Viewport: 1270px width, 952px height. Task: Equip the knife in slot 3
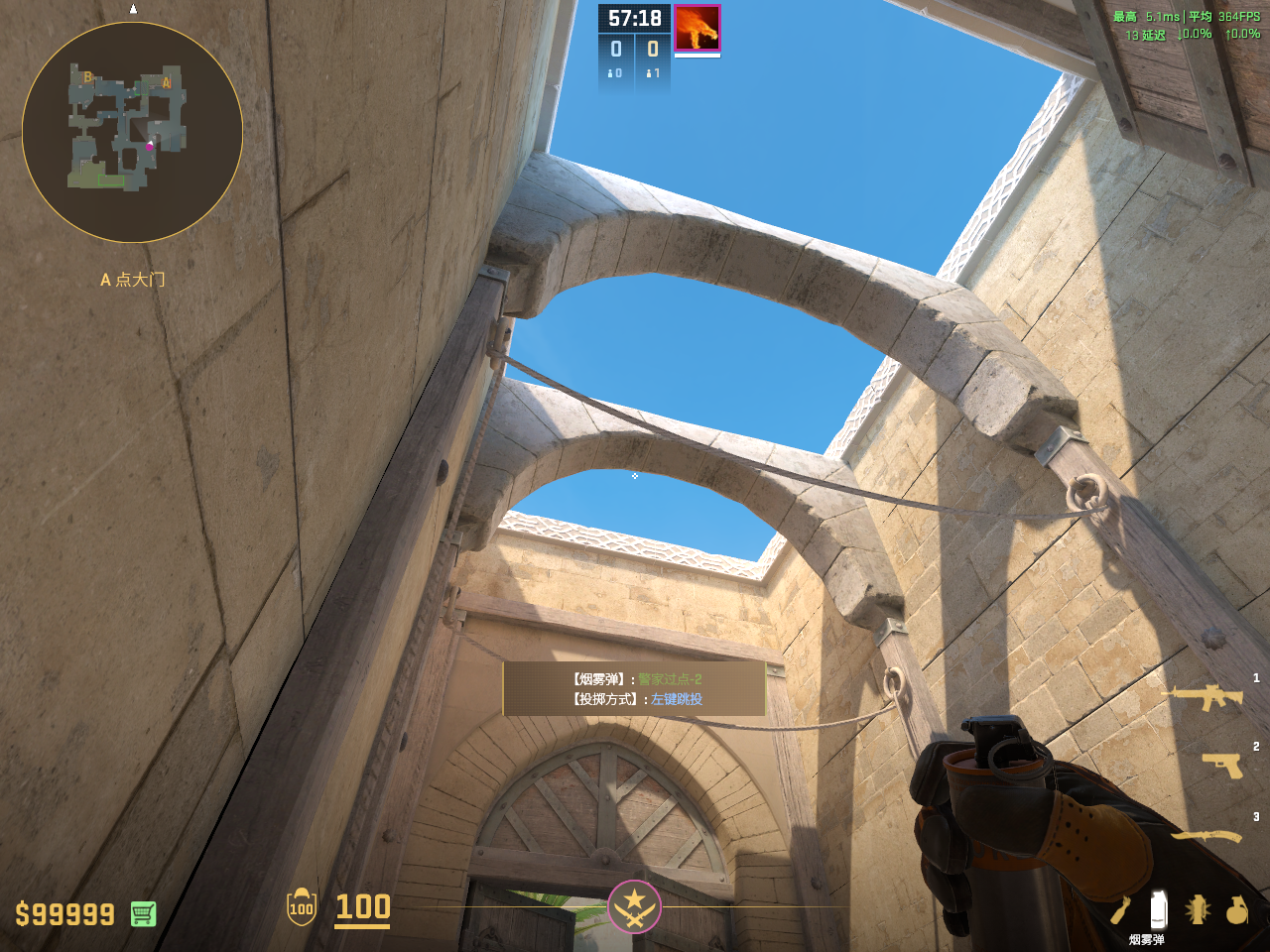(1206, 836)
